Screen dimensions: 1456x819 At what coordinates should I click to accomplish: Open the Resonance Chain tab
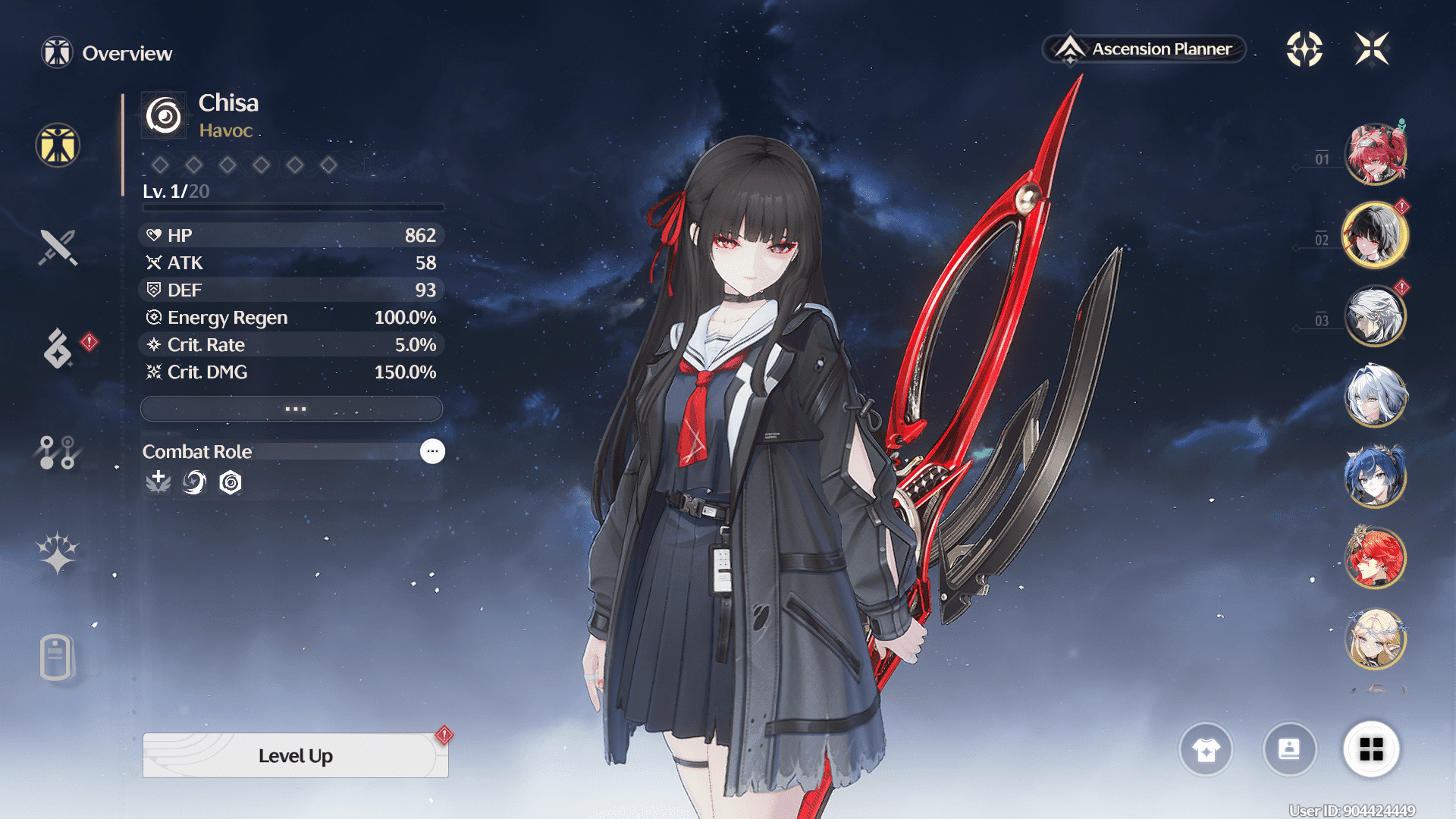58,553
